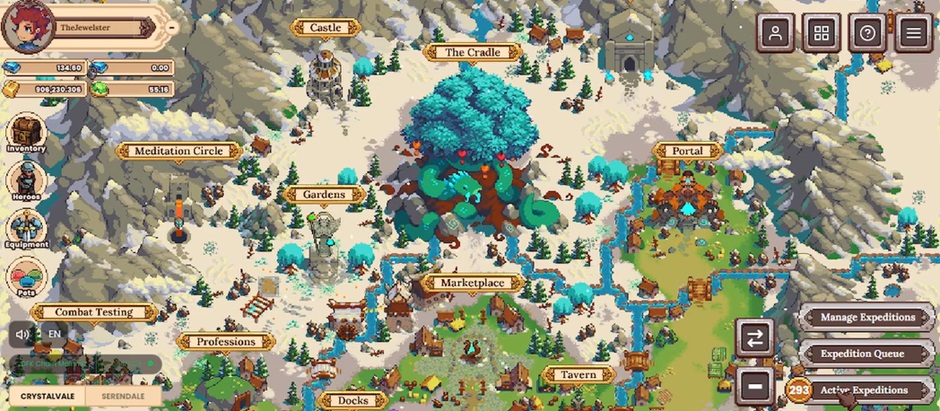Open Manage Expeditions

[867, 317]
